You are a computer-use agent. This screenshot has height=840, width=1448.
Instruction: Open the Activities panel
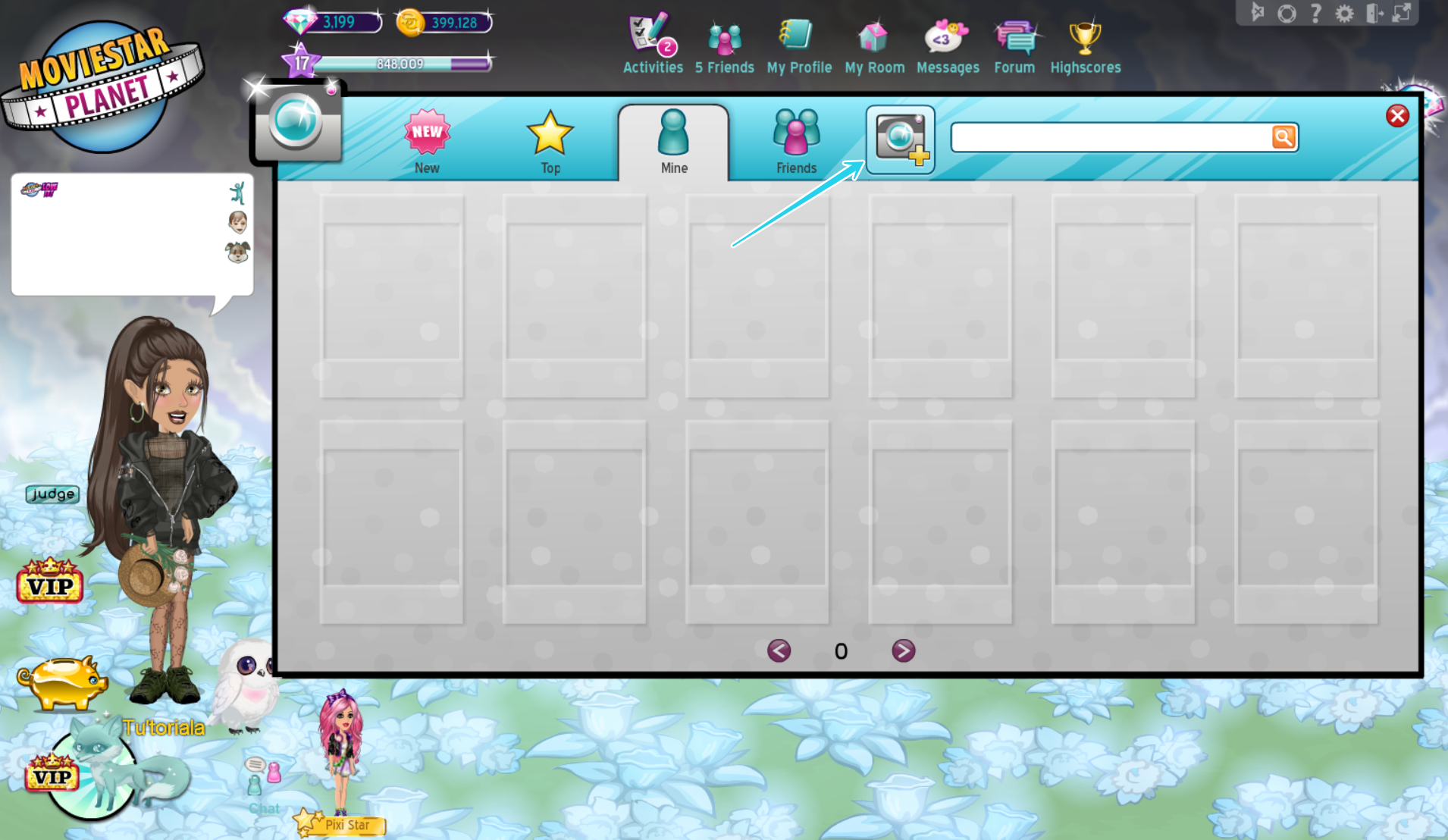click(650, 42)
